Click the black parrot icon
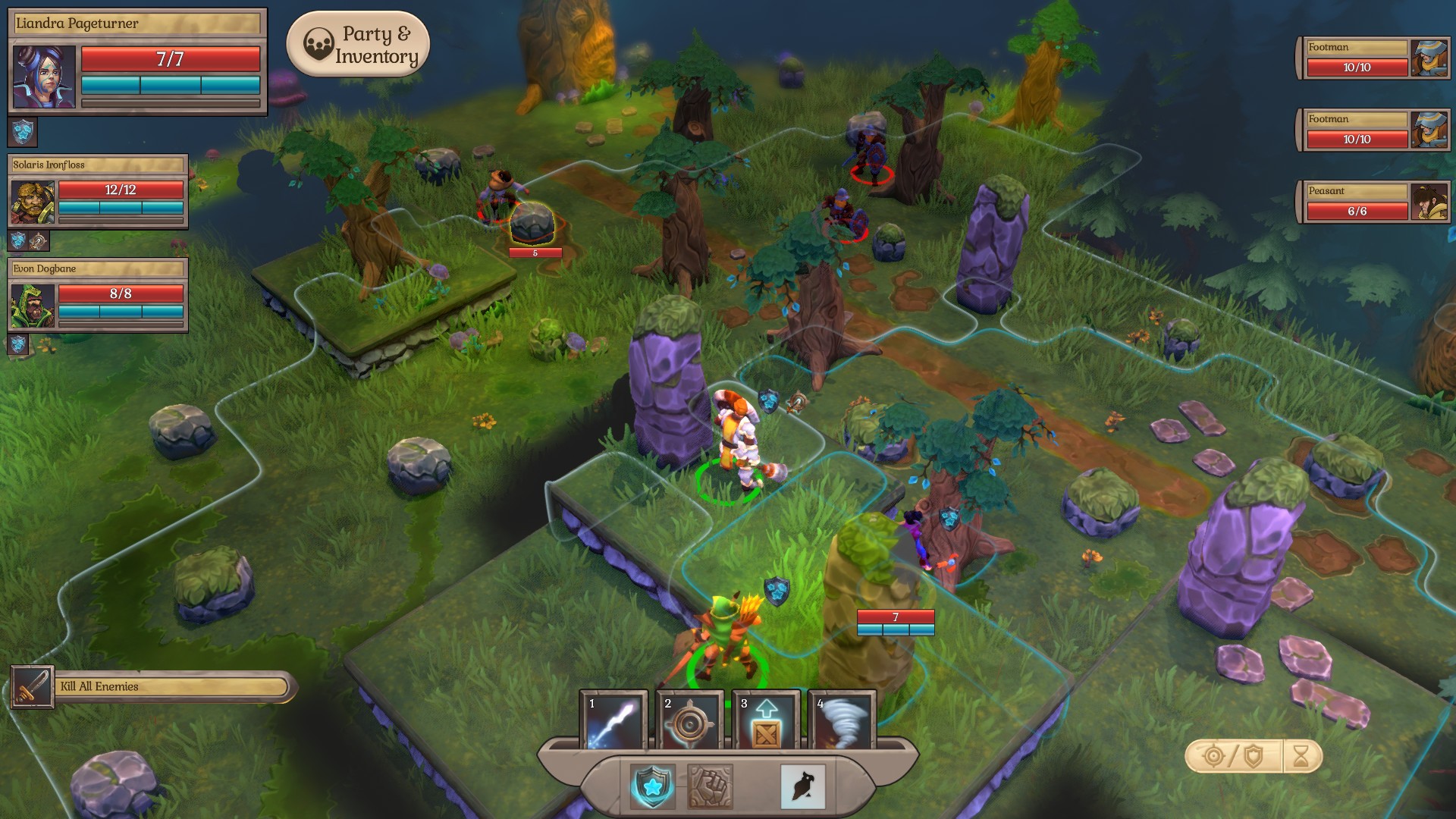Screen dimensions: 1456x819 (802, 786)
